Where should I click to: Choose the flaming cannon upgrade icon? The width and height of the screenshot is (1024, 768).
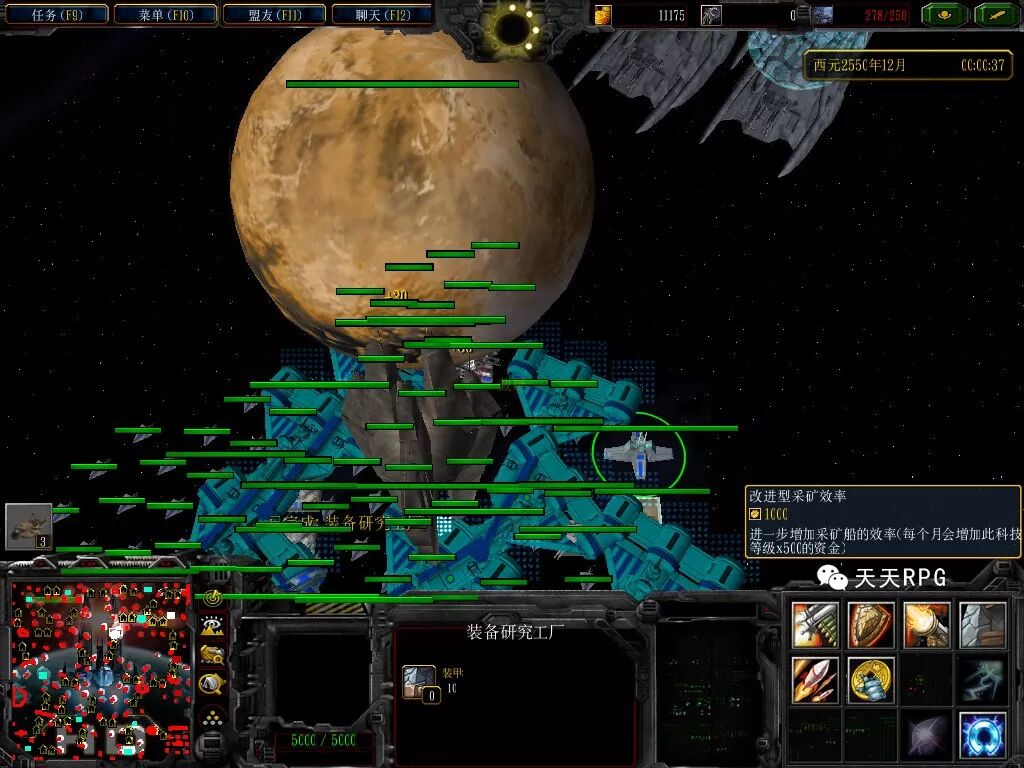click(926, 625)
